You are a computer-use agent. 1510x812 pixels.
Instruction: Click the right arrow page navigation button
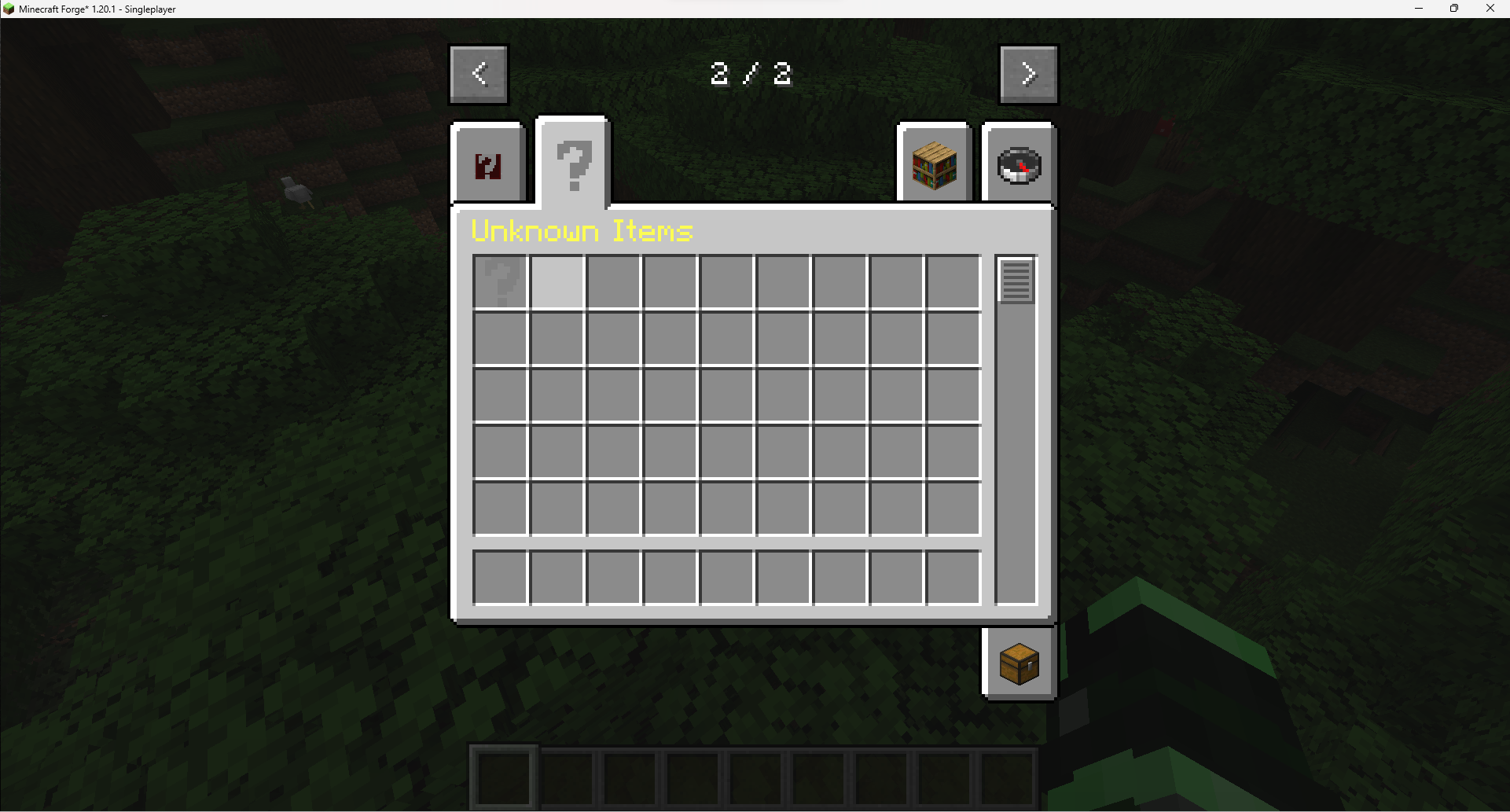click(x=1028, y=74)
